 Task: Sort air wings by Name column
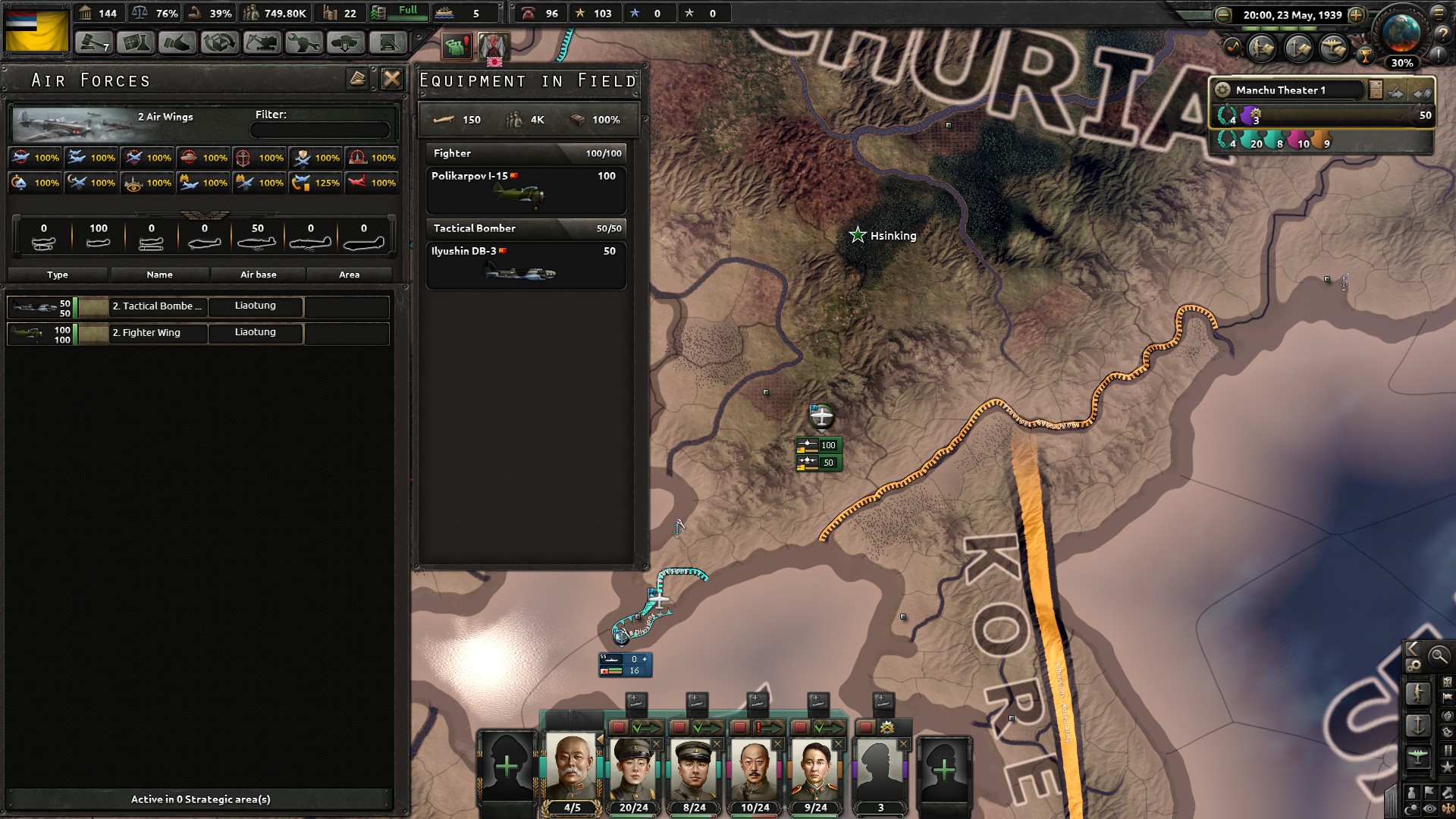159,275
